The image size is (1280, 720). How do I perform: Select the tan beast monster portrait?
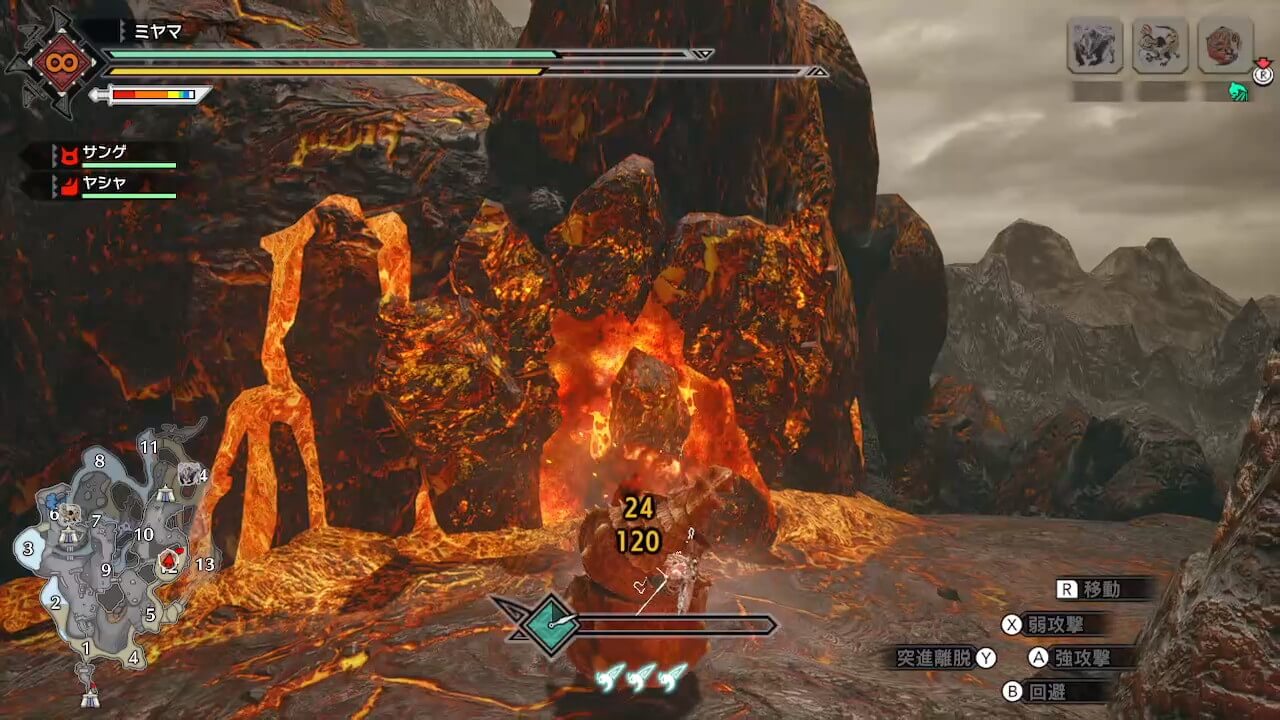1160,45
